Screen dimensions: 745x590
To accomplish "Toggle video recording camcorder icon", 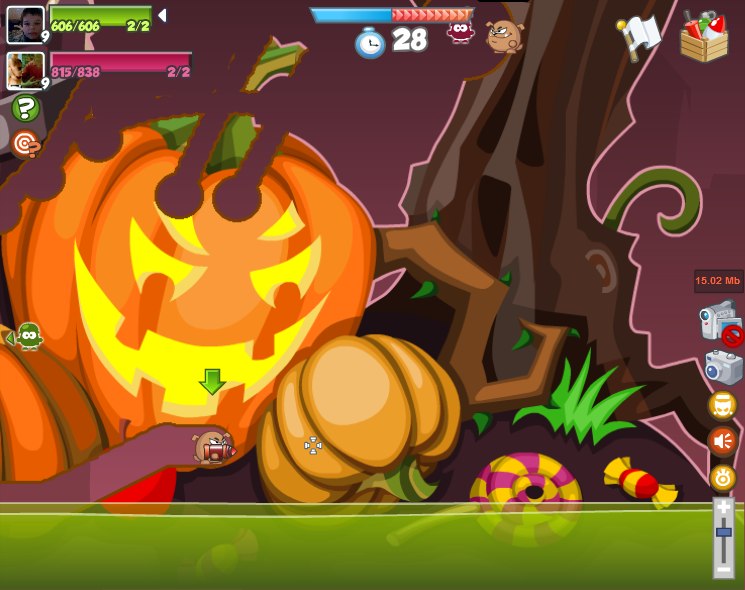I will pyautogui.click(x=720, y=323).
